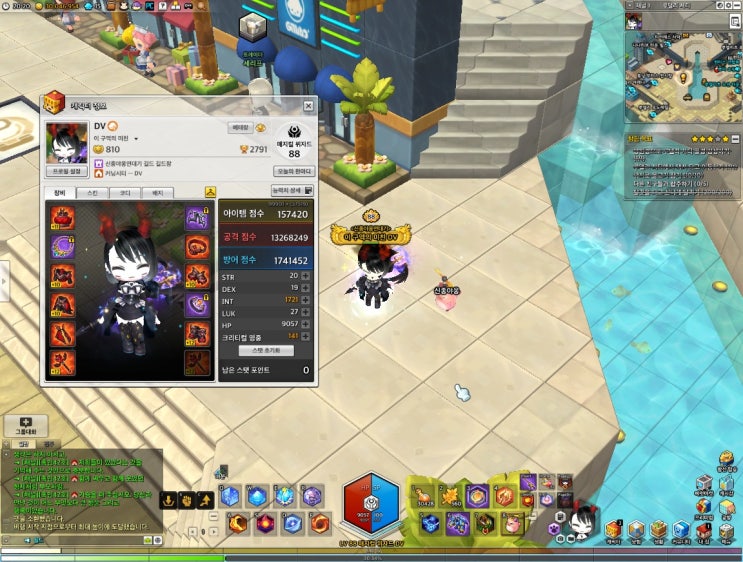
Task: Use the potion with 30428 count
Action: (425, 496)
